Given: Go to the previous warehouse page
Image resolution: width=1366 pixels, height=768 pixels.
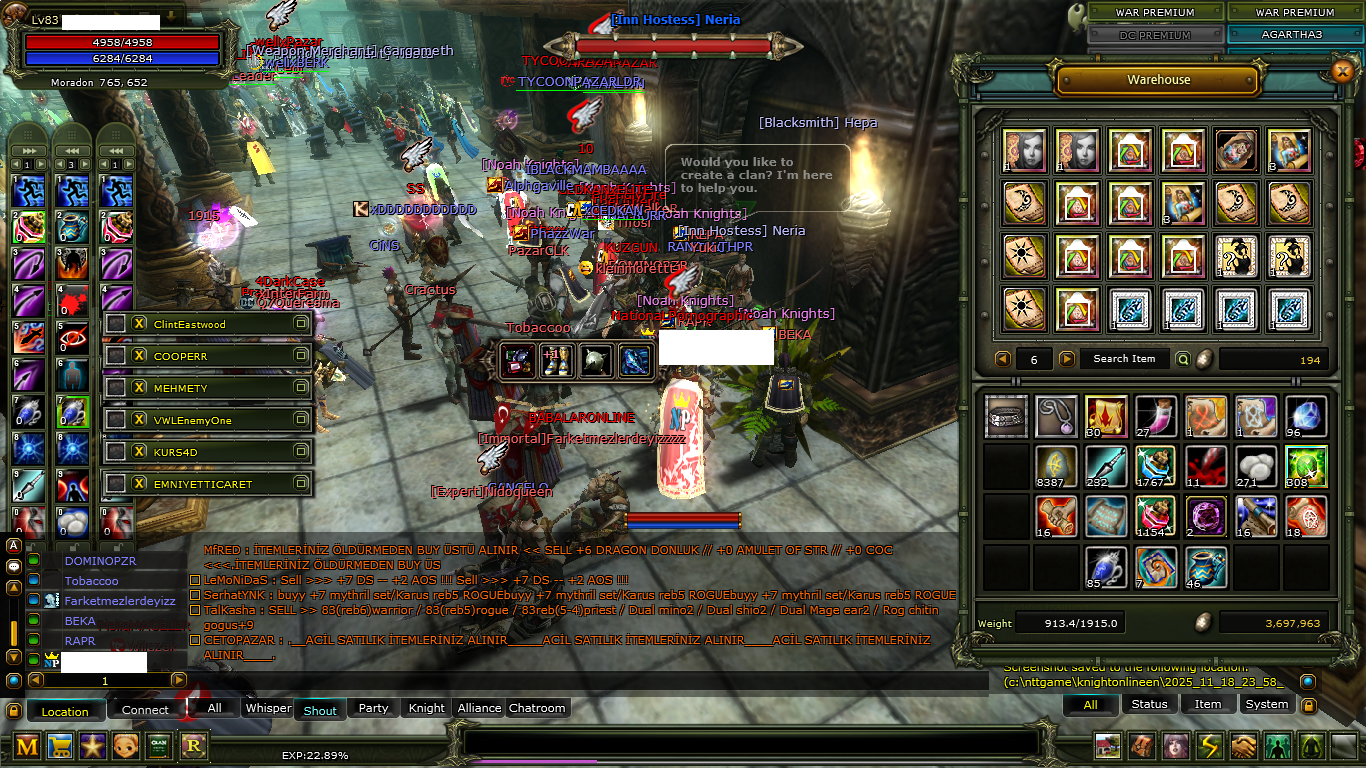Looking at the screenshot, I should (x=1002, y=359).
